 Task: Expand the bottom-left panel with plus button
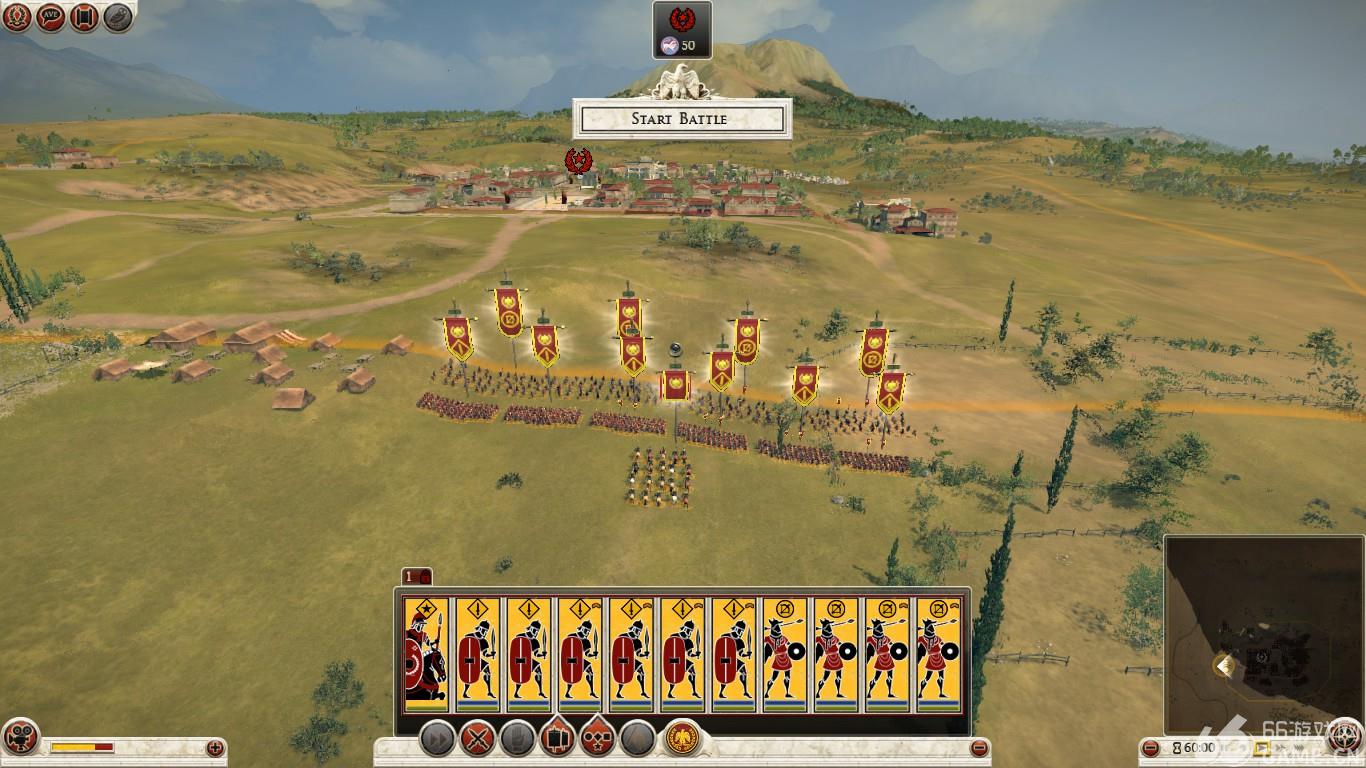click(x=215, y=748)
